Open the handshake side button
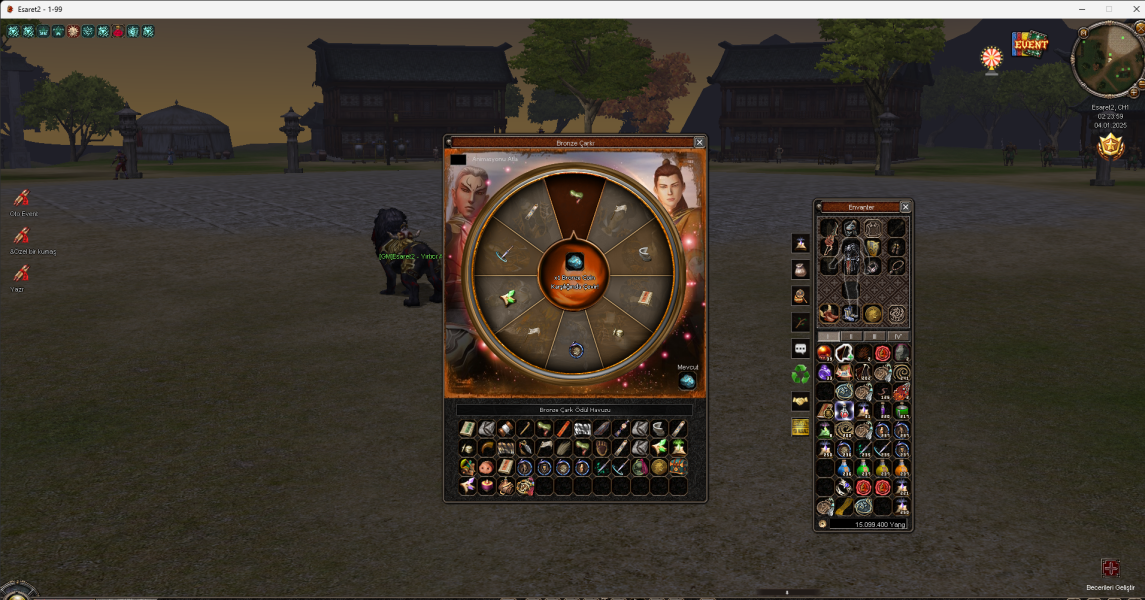The height and width of the screenshot is (600, 1145). [x=801, y=400]
